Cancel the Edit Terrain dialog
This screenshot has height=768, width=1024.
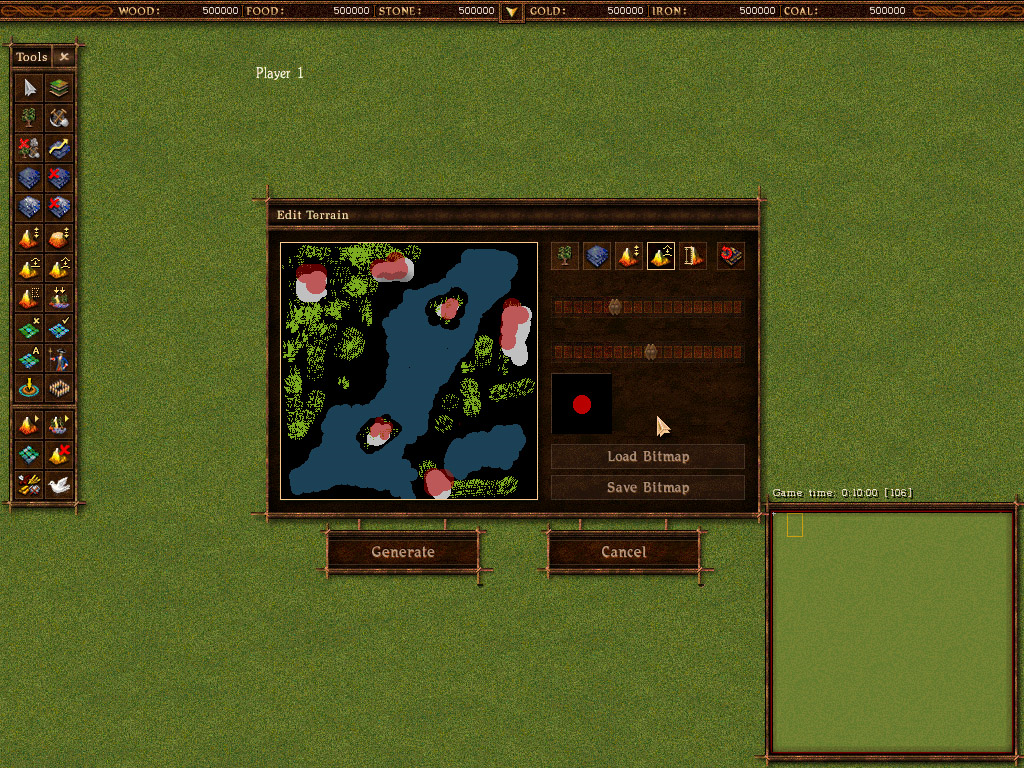[x=623, y=552]
